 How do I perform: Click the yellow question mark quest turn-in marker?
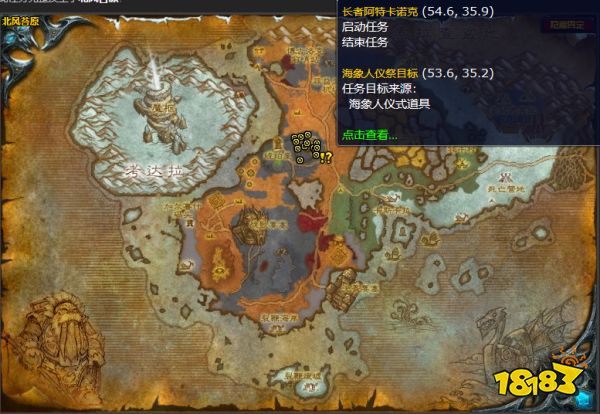(327, 157)
